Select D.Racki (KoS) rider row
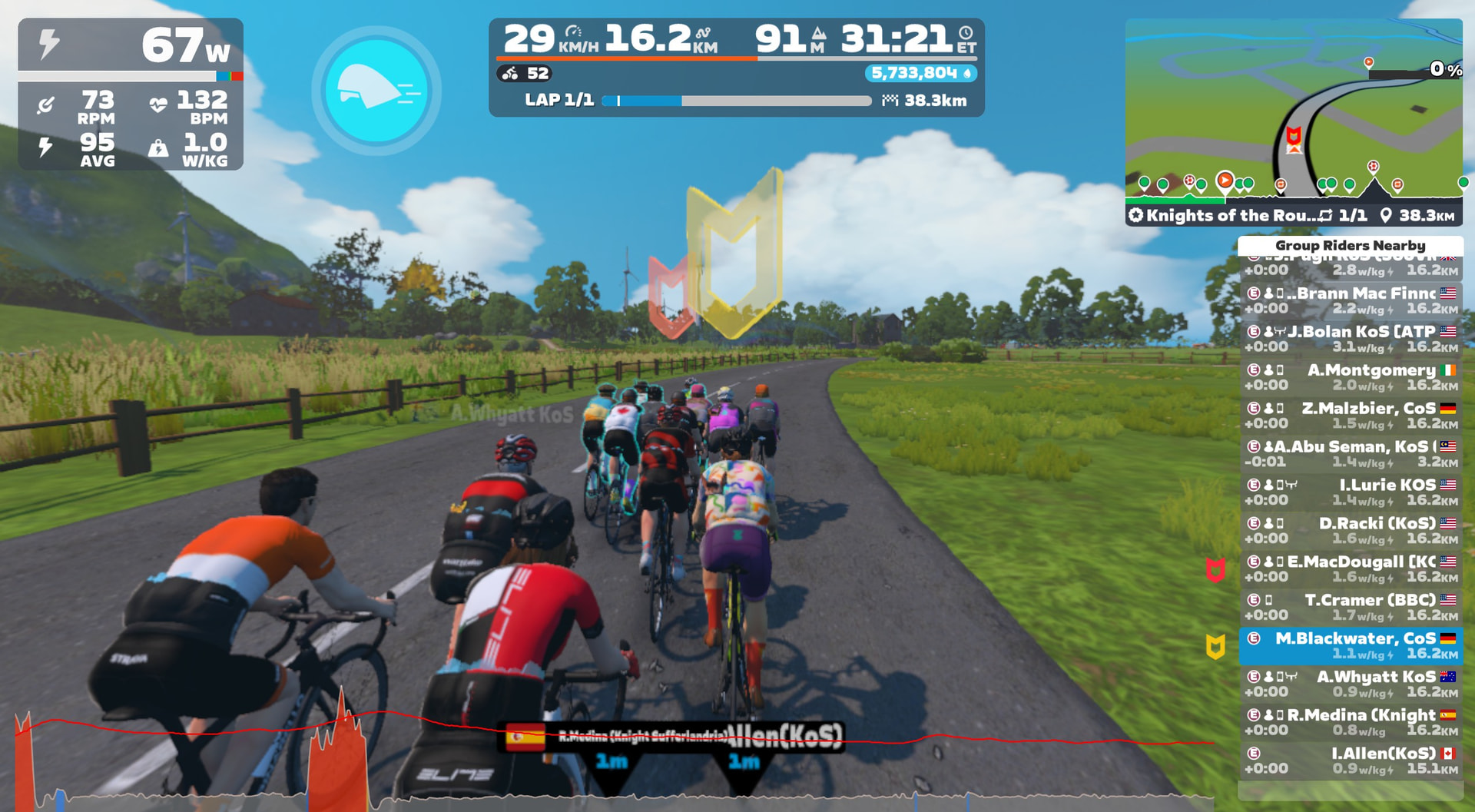This screenshot has width=1475, height=812. point(1351,531)
